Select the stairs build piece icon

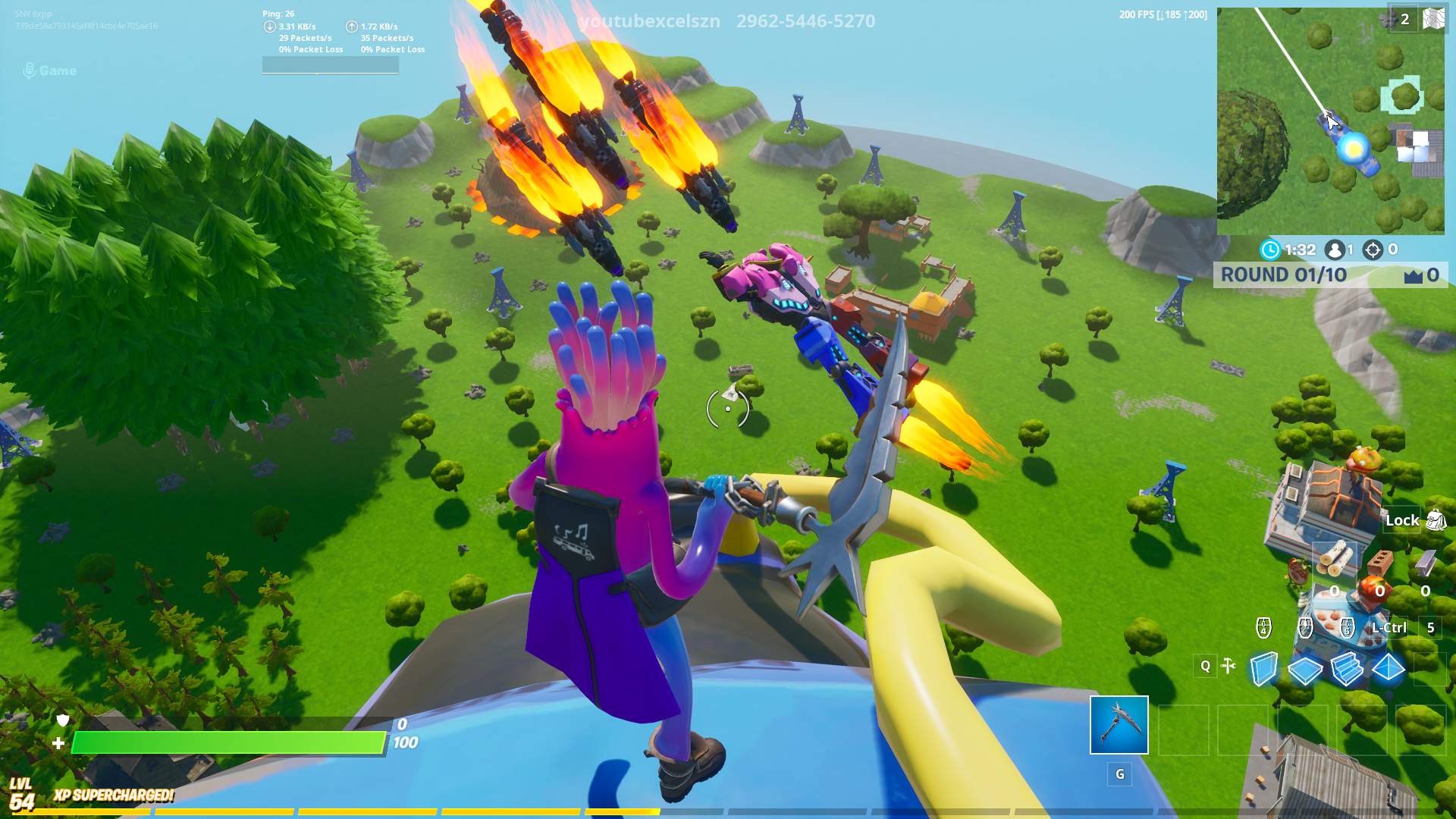pyautogui.click(x=1347, y=670)
